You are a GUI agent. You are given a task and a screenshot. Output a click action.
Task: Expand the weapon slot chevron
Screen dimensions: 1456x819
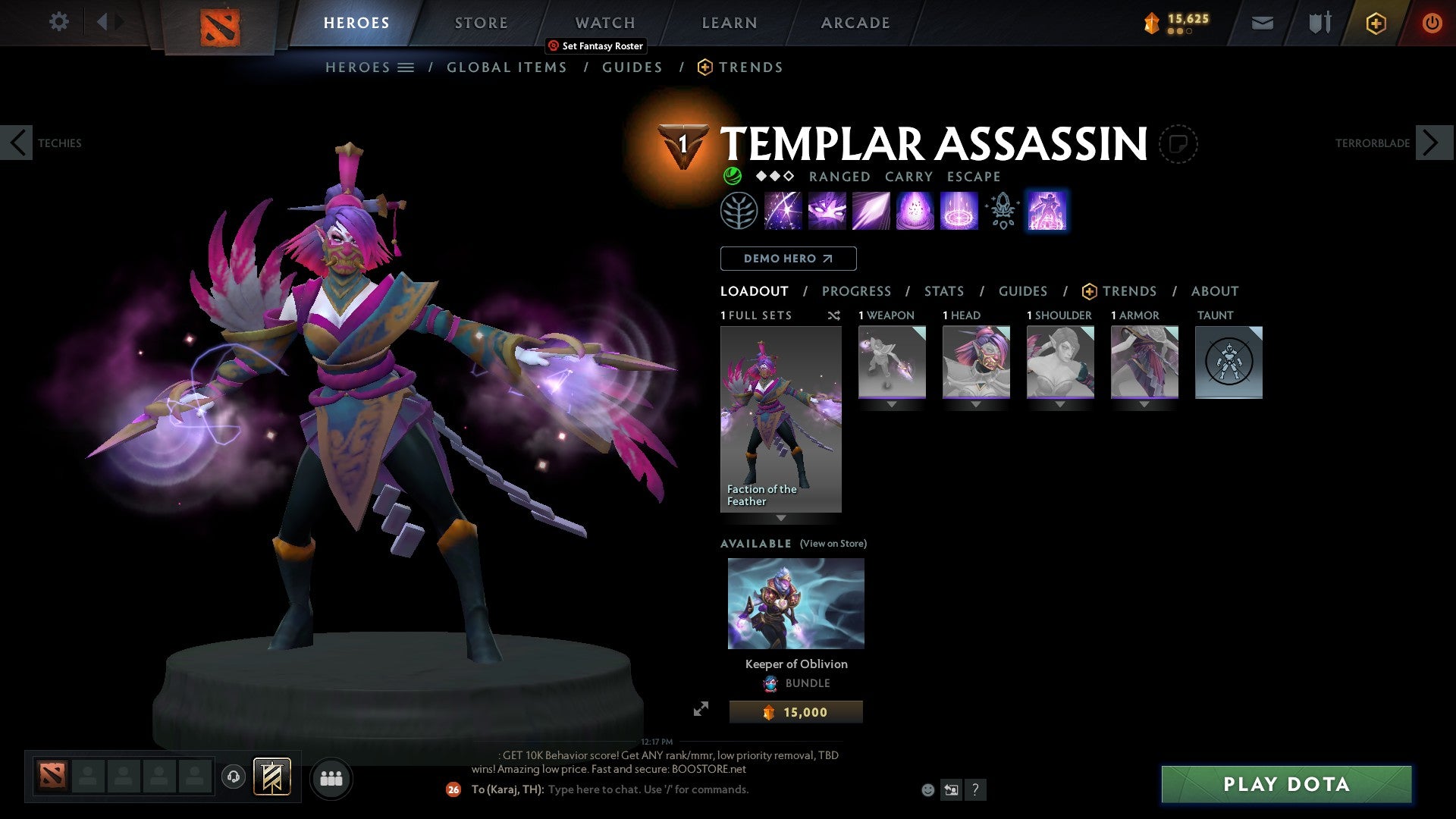click(892, 403)
